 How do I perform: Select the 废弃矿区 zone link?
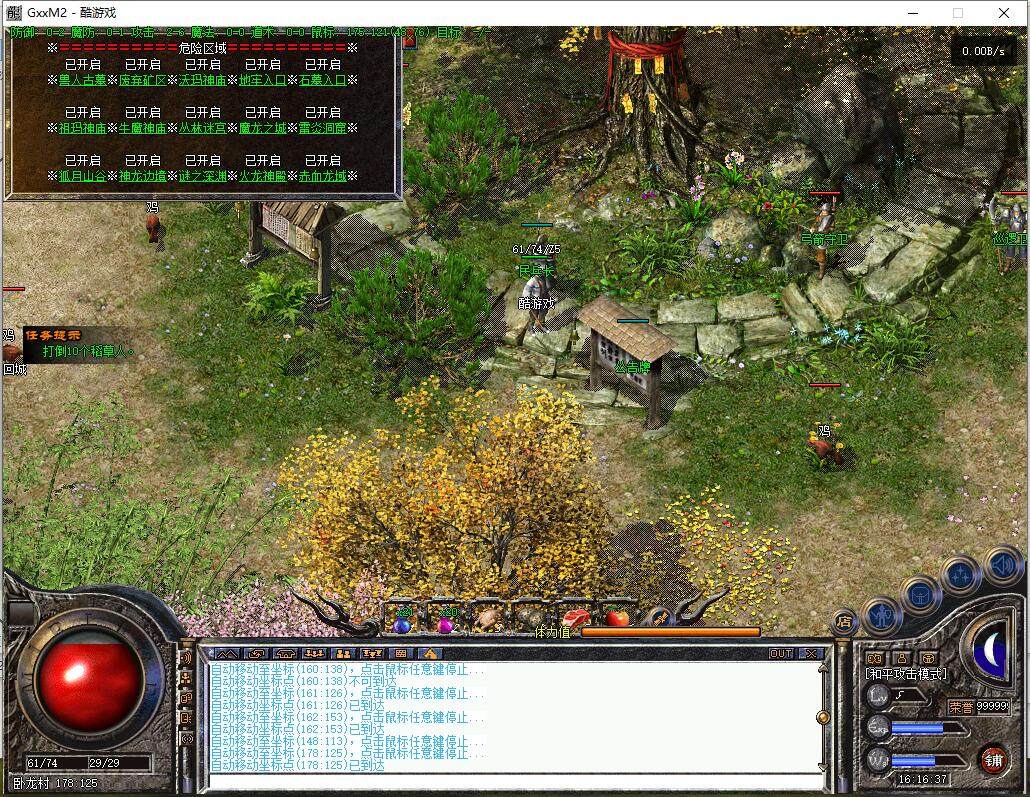[143, 80]
